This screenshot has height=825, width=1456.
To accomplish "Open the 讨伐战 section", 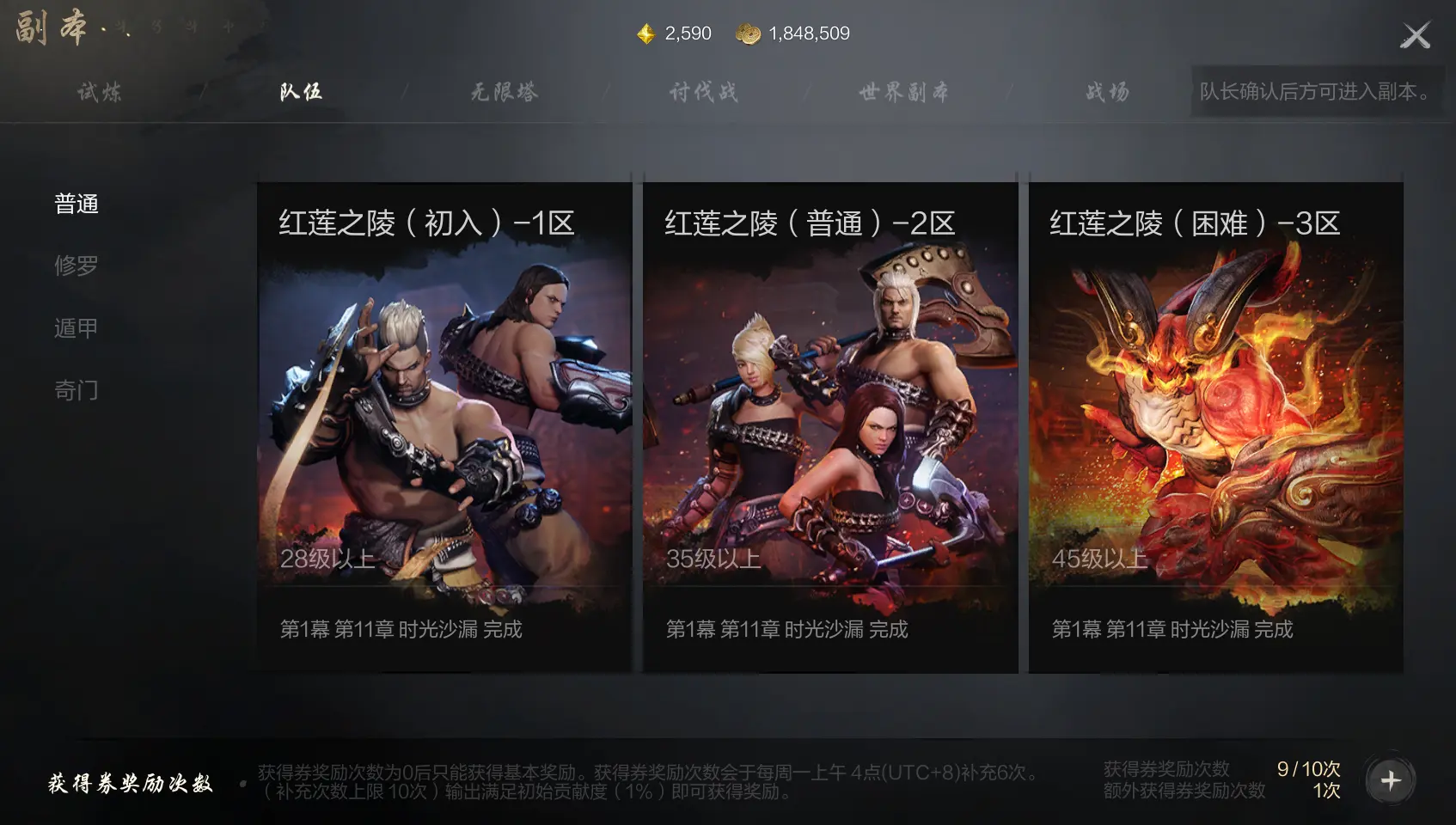I will pyautogui.click(x=702, y=91).
